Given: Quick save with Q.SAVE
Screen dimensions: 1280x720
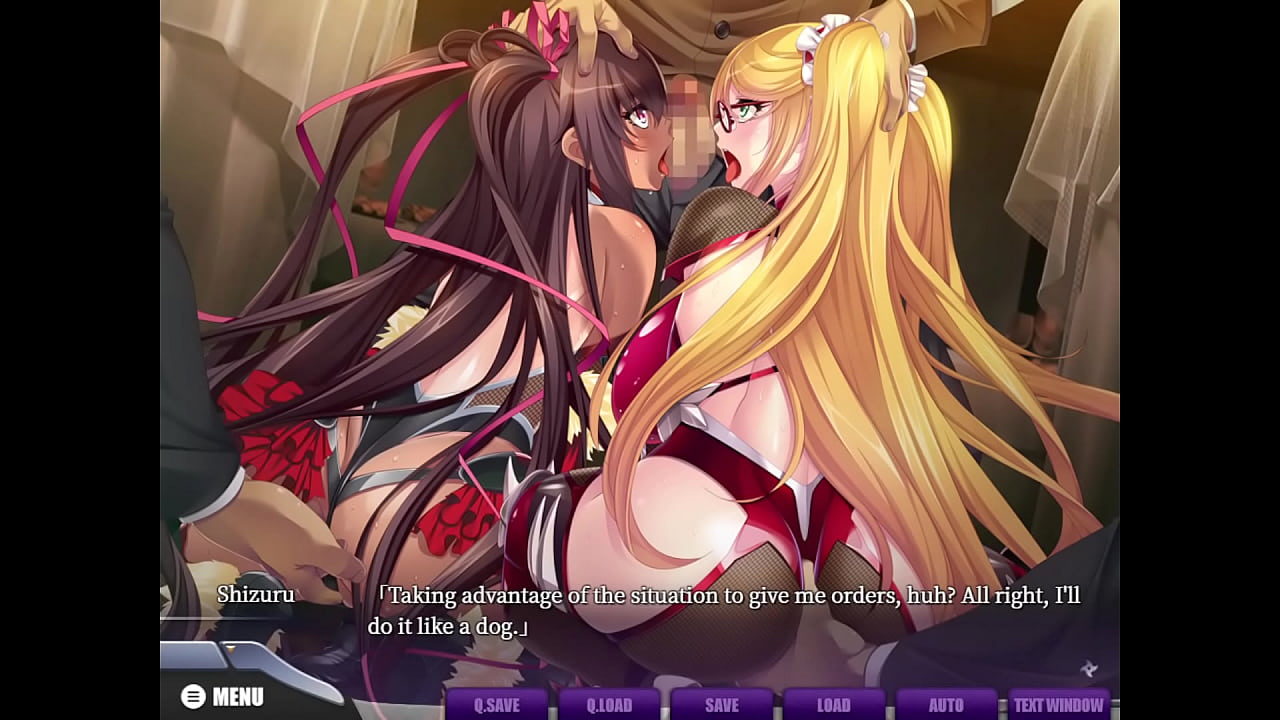Looking at the screenshot, I should 497,704.
